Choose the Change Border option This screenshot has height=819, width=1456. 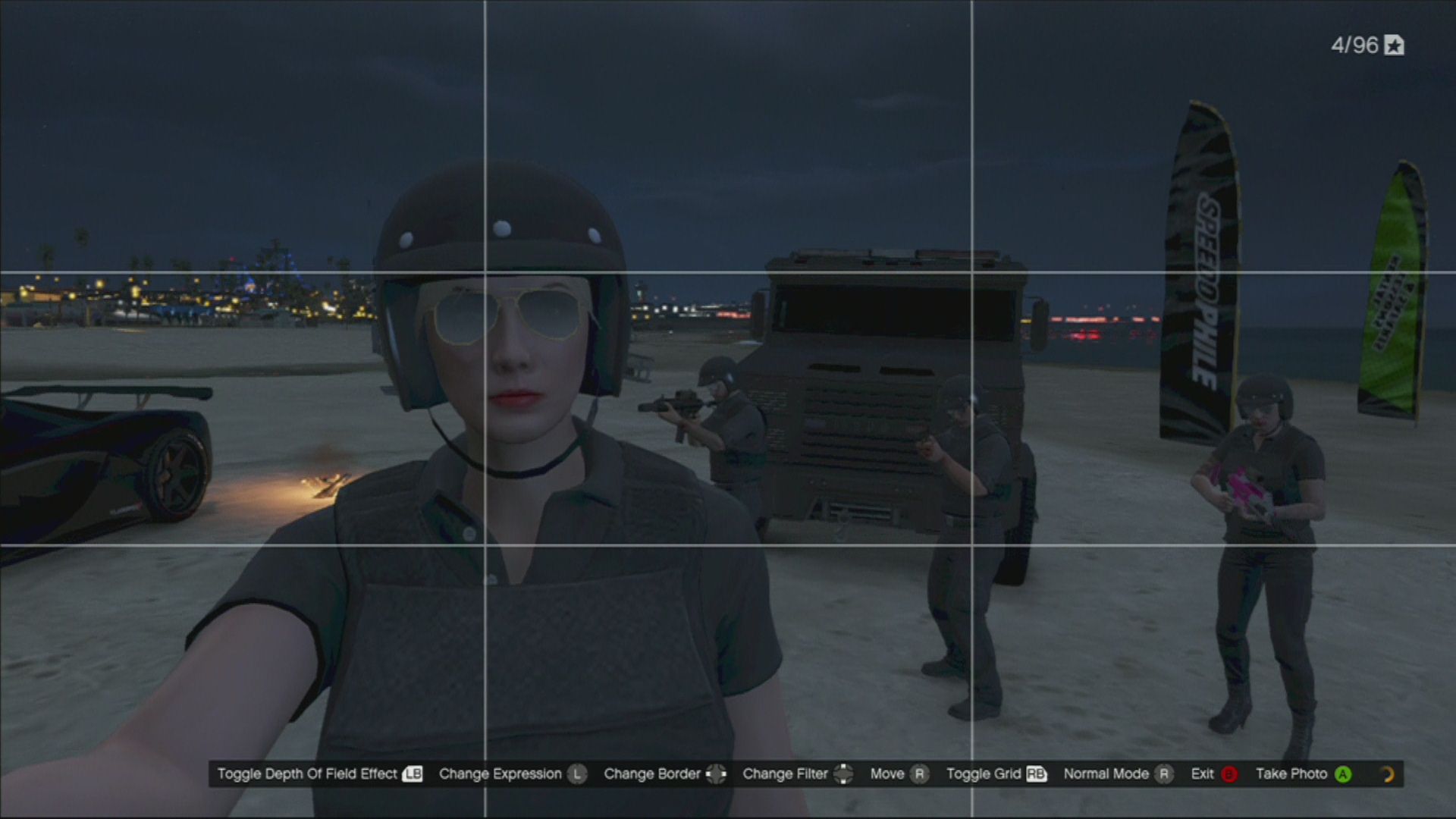pyautogui.click(x=664, y=773)
